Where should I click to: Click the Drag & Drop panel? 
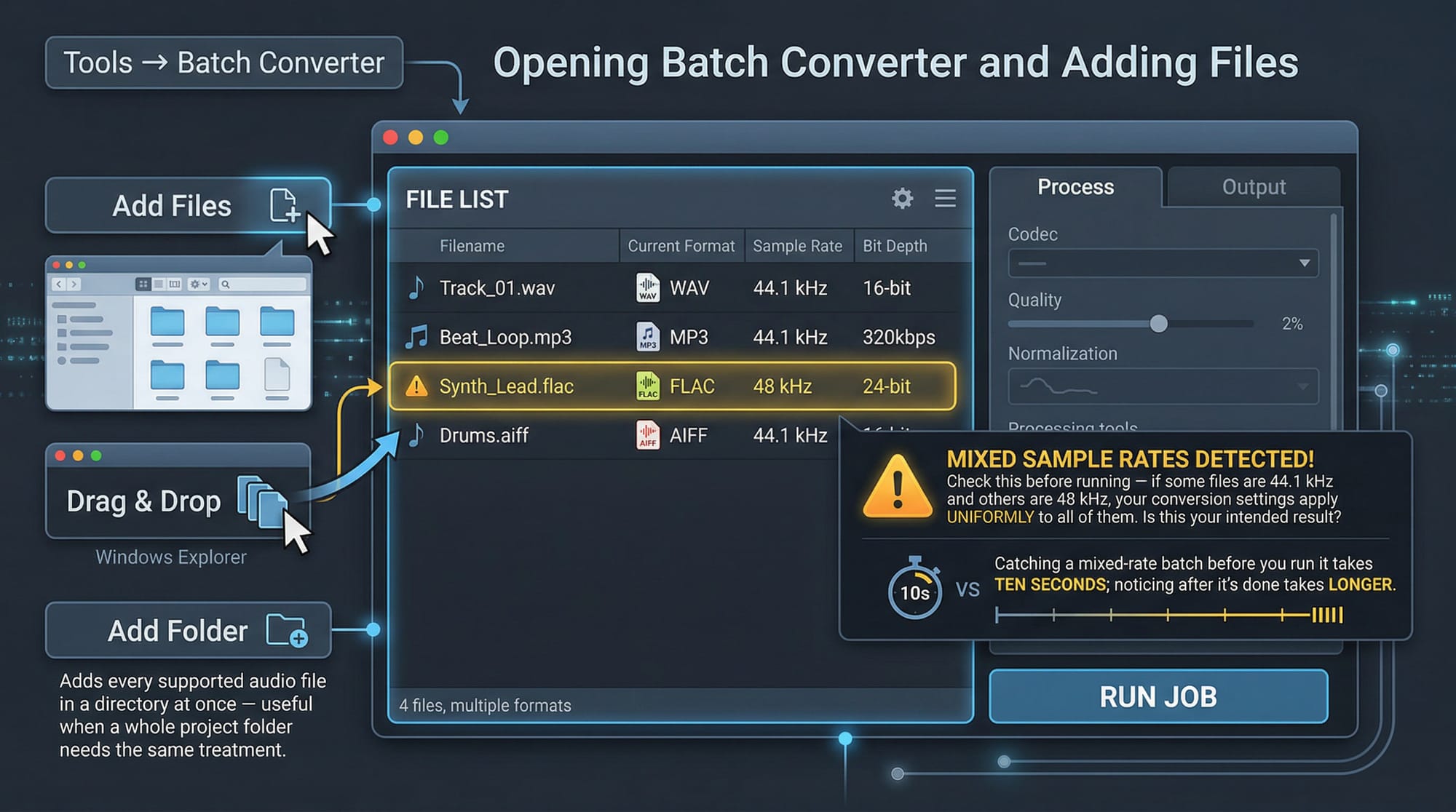(x=178, y=501)
